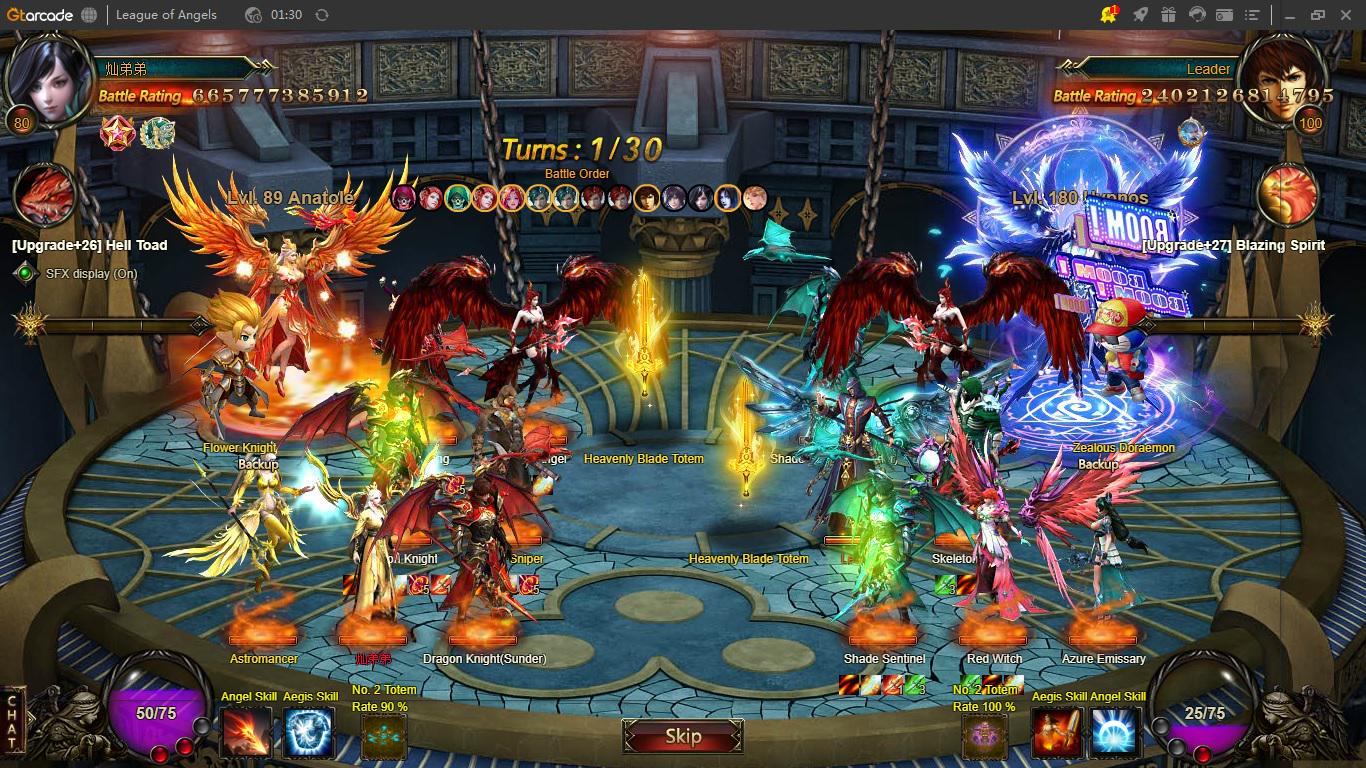Select the player's Angel Skill icon
1366x768 pixels.
pyautogui.click(x=245, y=732)
